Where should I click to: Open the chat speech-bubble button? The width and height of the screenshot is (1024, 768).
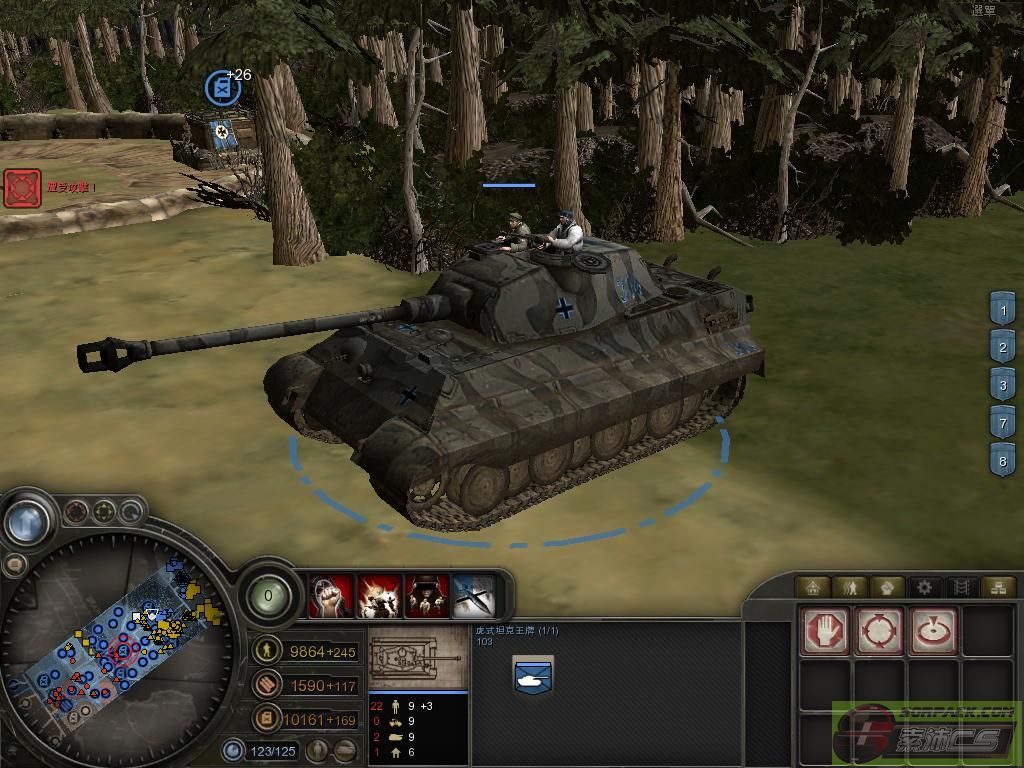pyautogui.click(x=15, y=565)
